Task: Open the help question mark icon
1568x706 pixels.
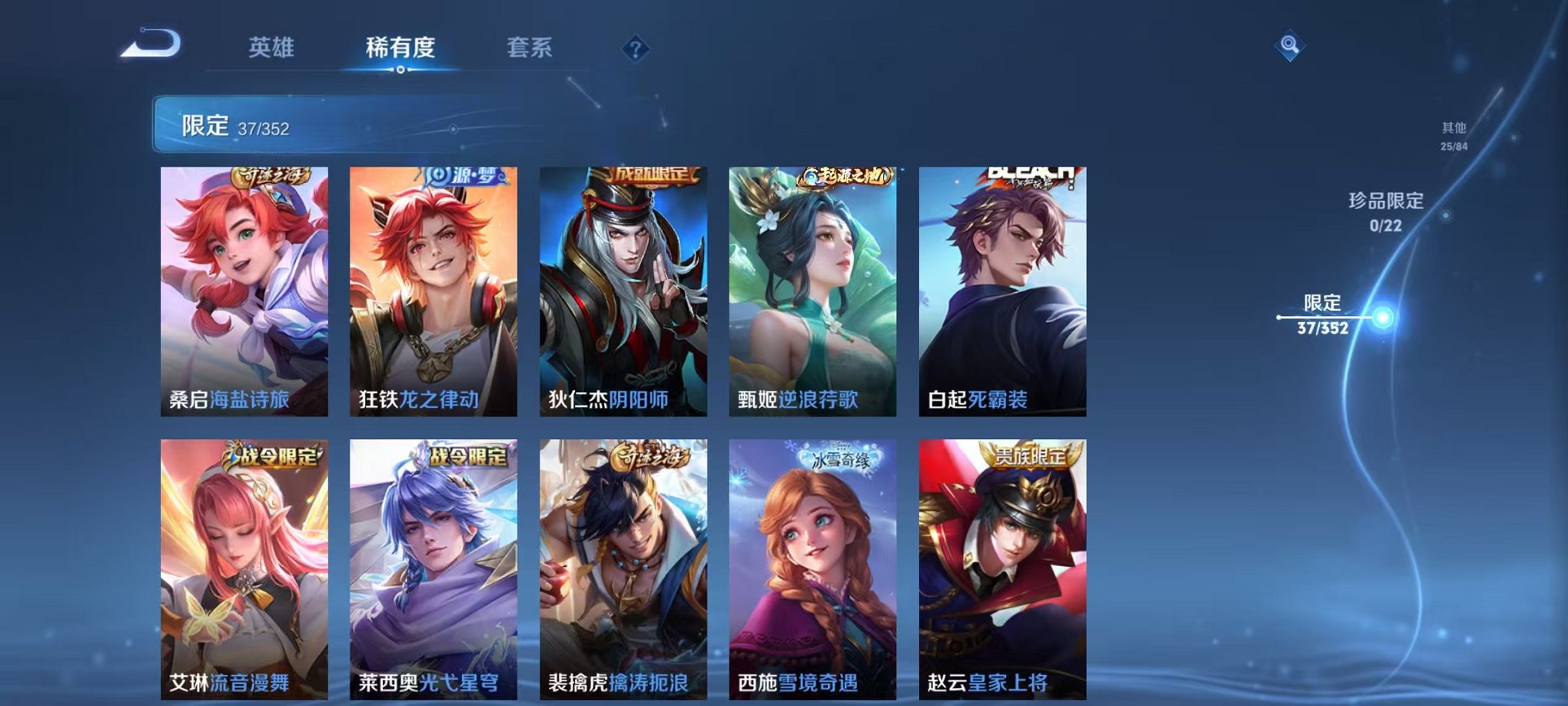Action: pyautogui.click(x=635, y=49)
